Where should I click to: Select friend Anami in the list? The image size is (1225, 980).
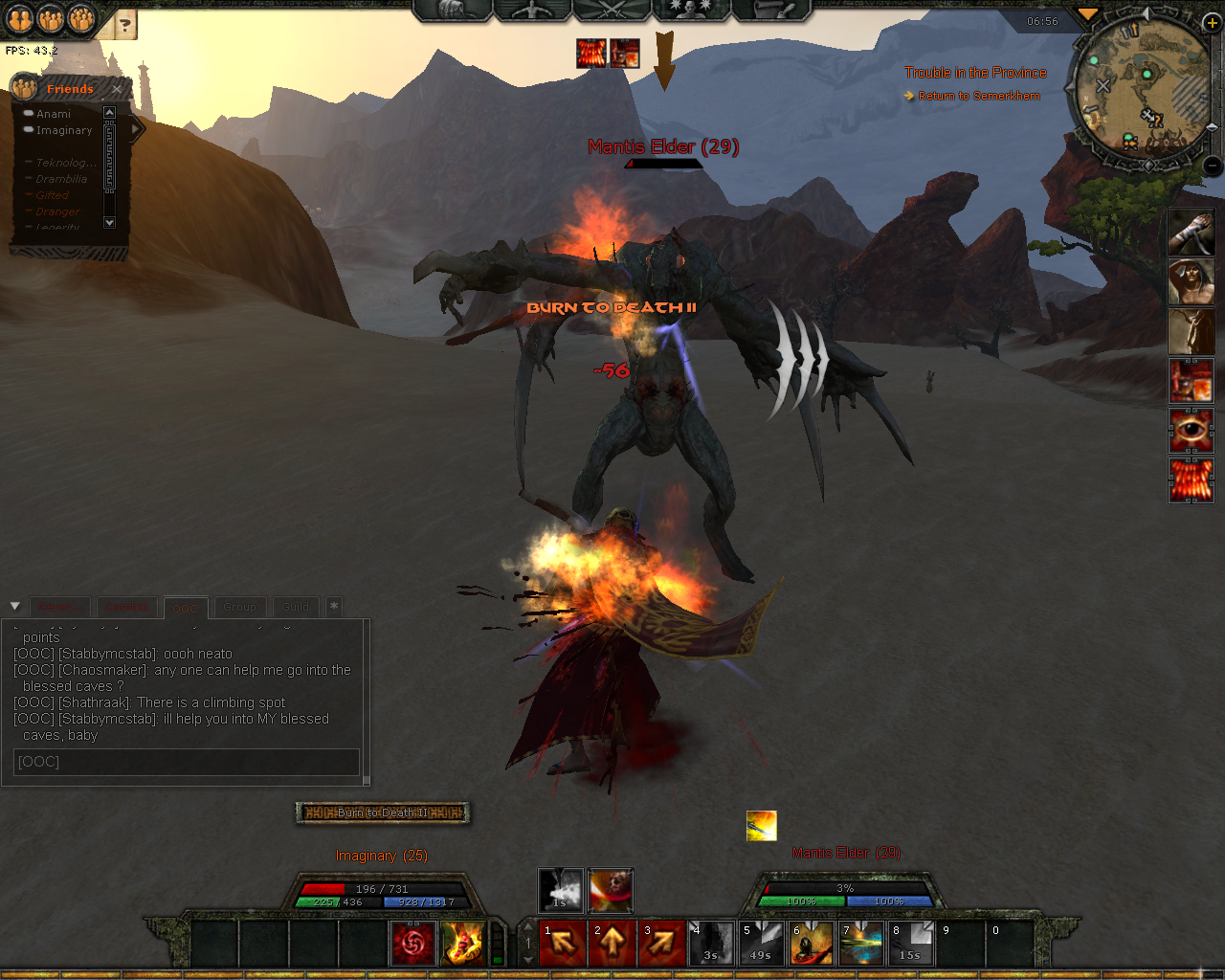[x=54, y=114]
